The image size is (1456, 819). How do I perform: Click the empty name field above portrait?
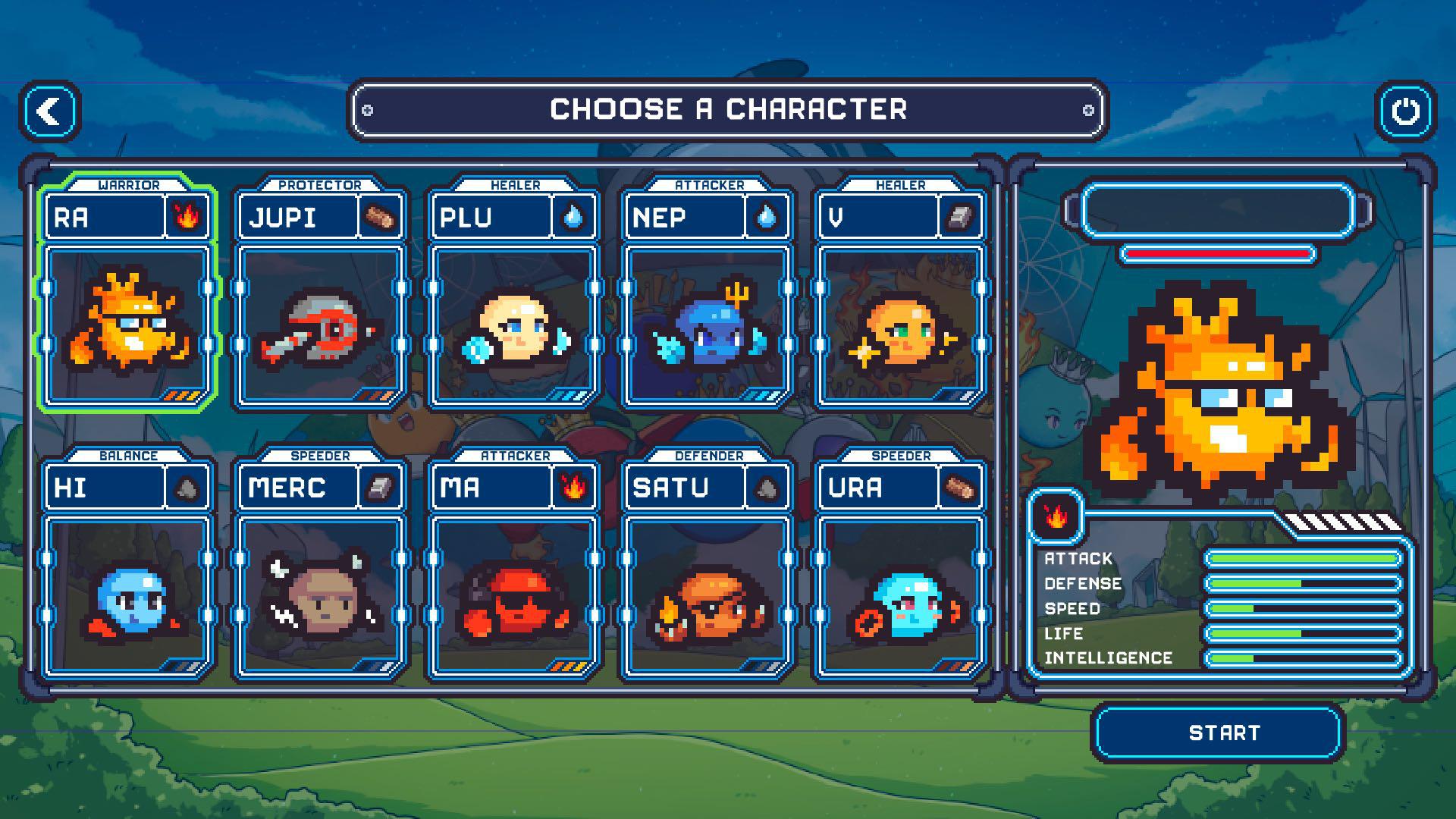coord(1217,210)
